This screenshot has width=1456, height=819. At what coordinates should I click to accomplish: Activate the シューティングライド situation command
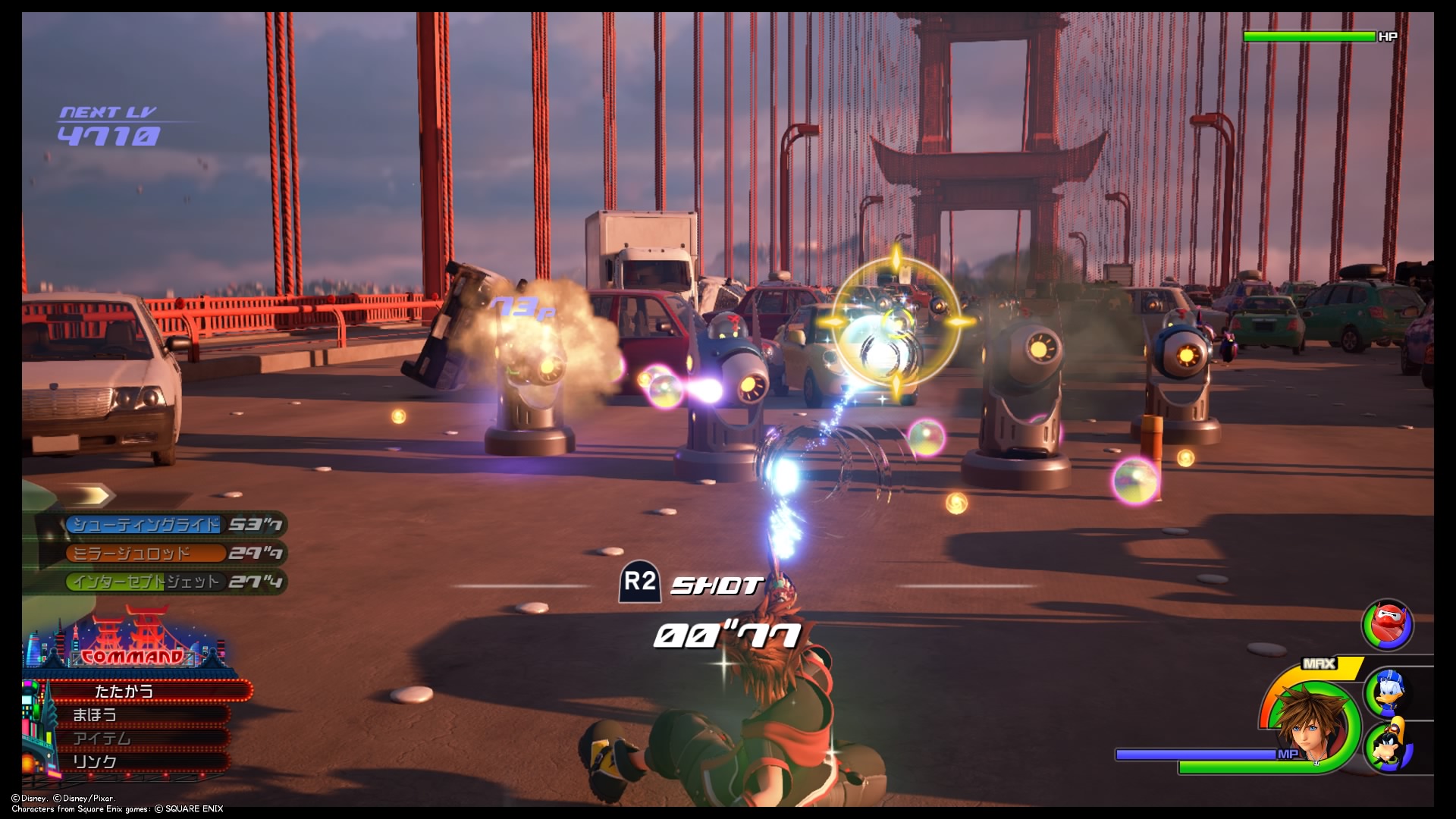pos(146,525)
